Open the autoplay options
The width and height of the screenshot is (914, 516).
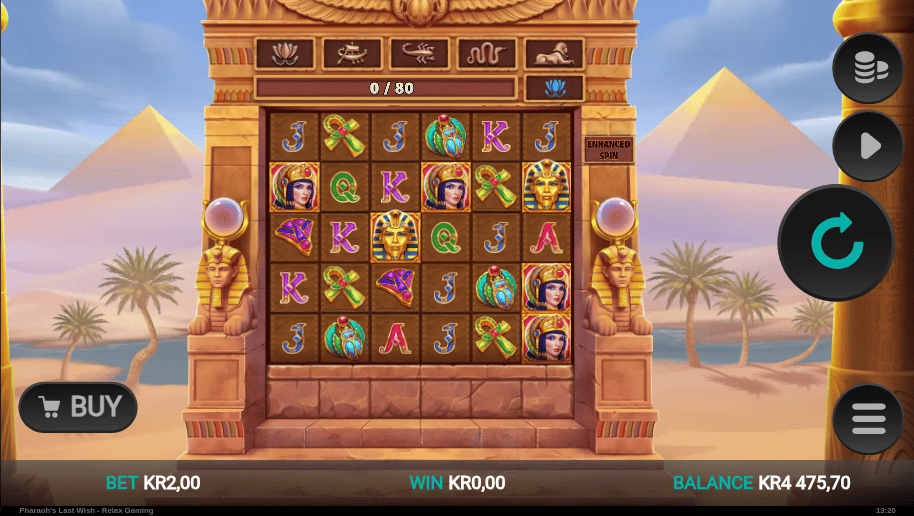[x=868, y=146]
